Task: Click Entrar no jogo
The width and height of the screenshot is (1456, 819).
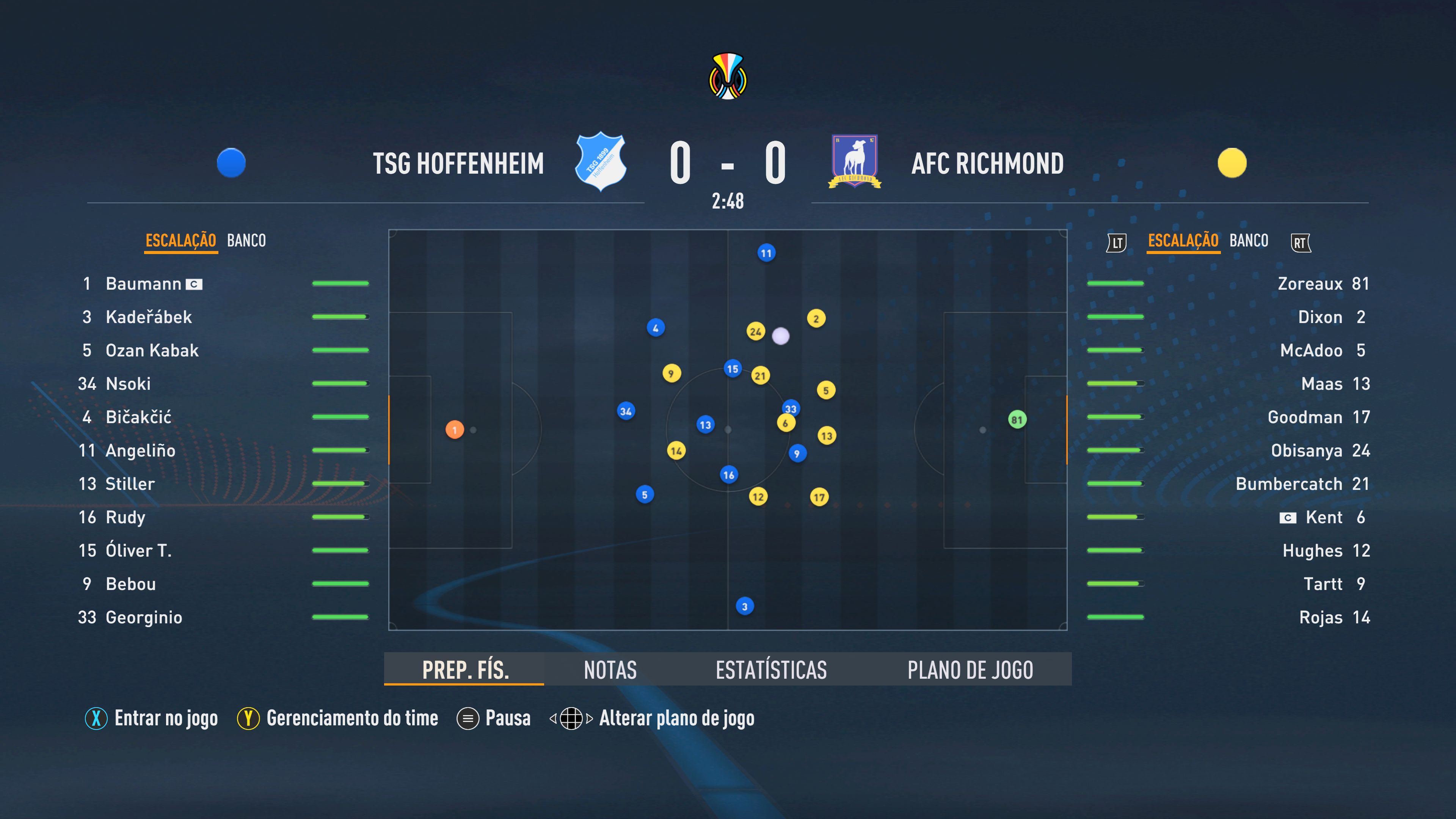Action: (x=166, y=719)
